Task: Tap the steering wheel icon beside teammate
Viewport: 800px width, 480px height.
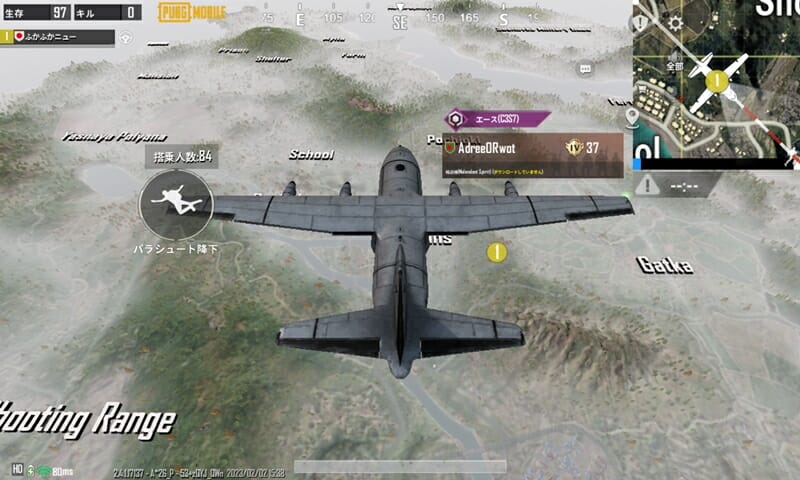Action: click(127, 38)
